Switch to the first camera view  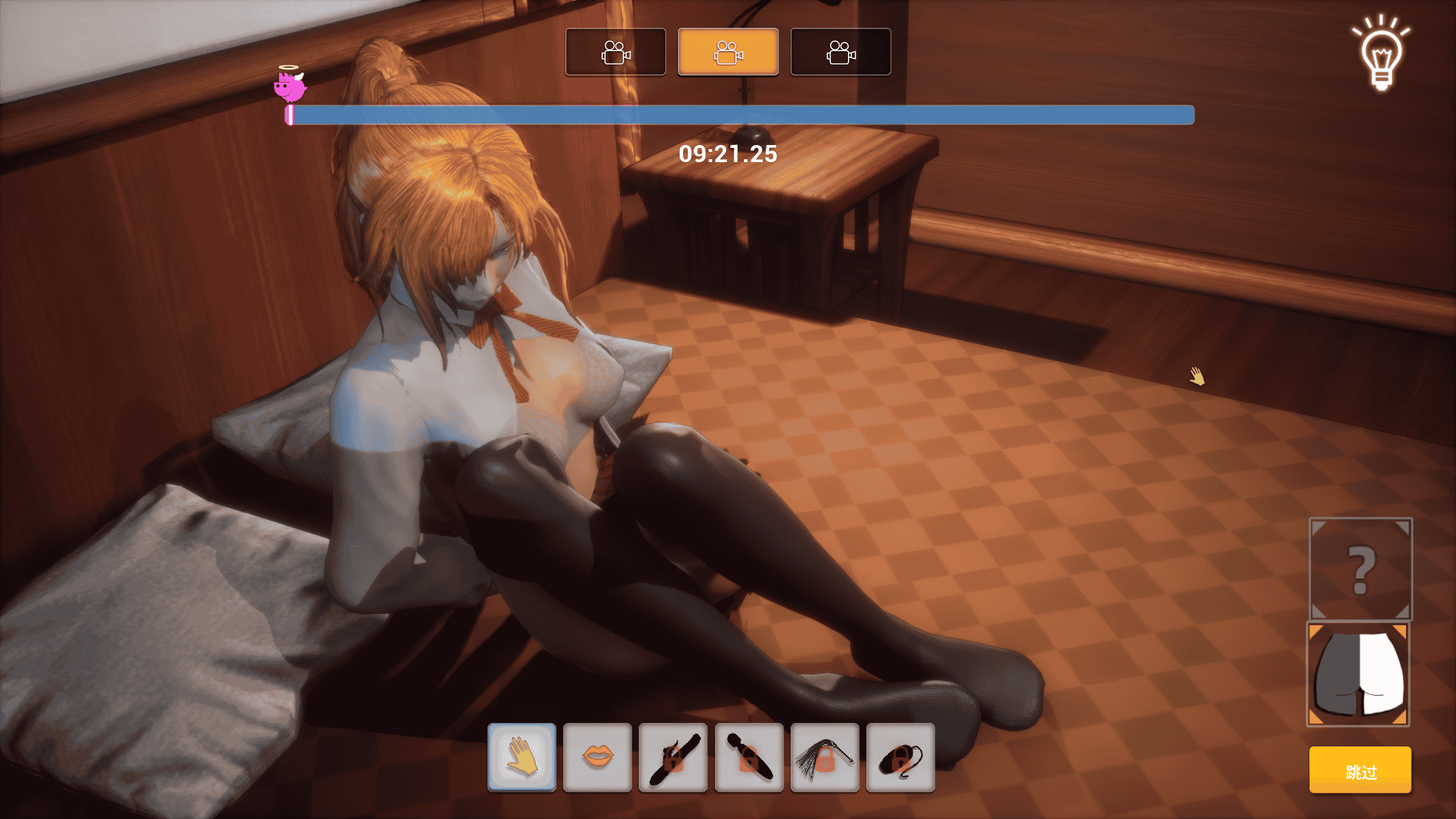pos(616,52)
